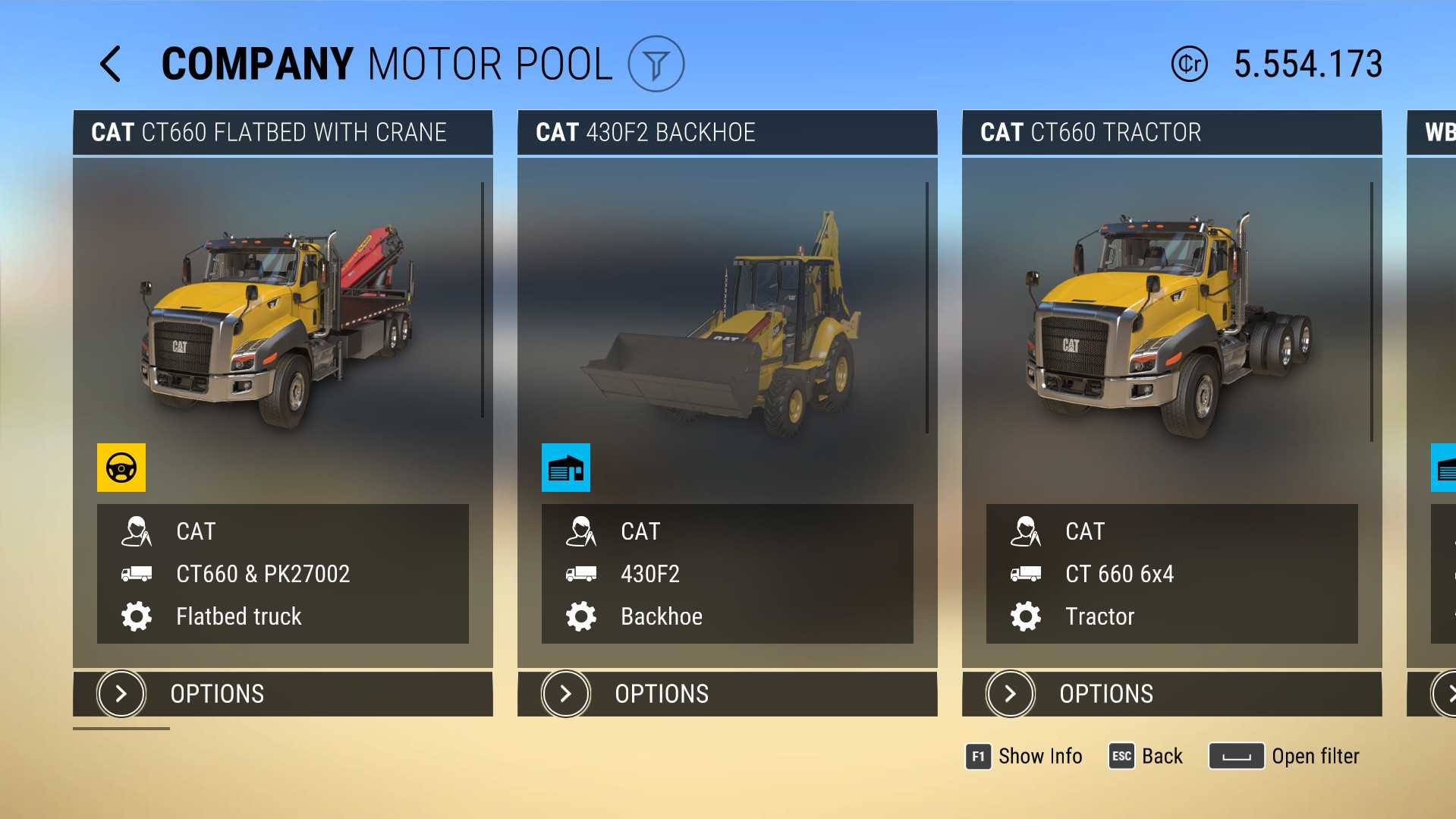Select the yellow steering wheel status icon
This screenshot has width=1456, height=819.
(x=121, y=467)
